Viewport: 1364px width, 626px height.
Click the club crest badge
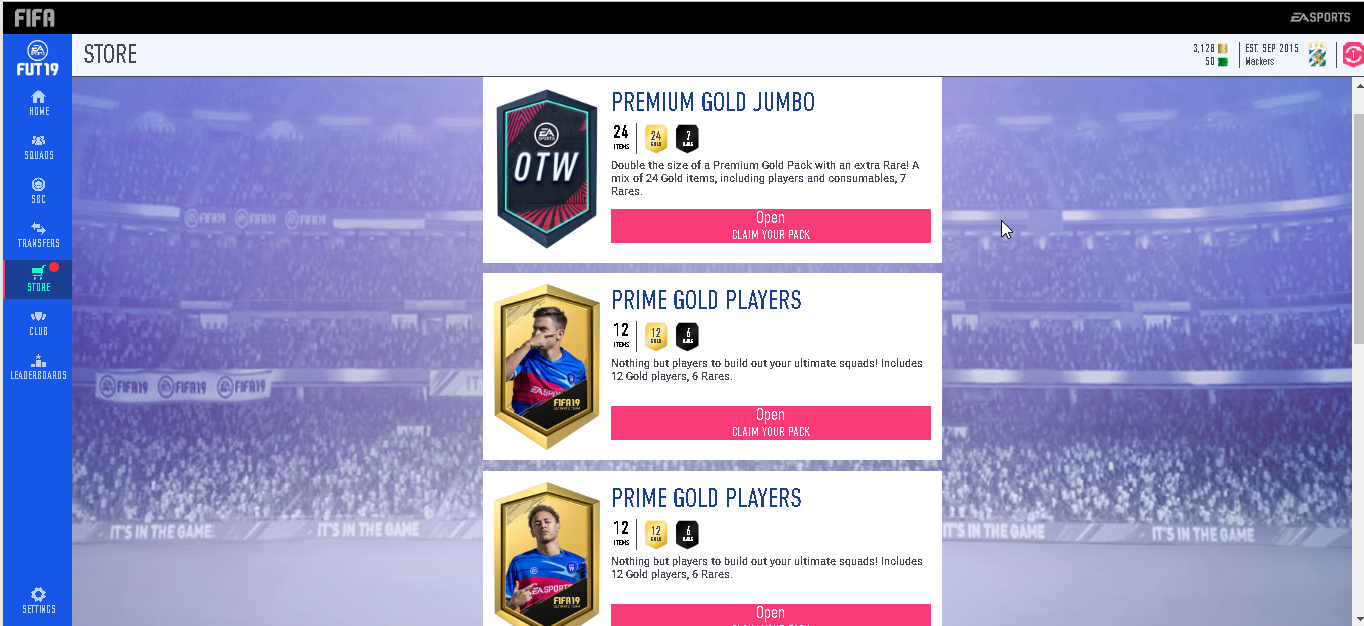[1318, 55]
